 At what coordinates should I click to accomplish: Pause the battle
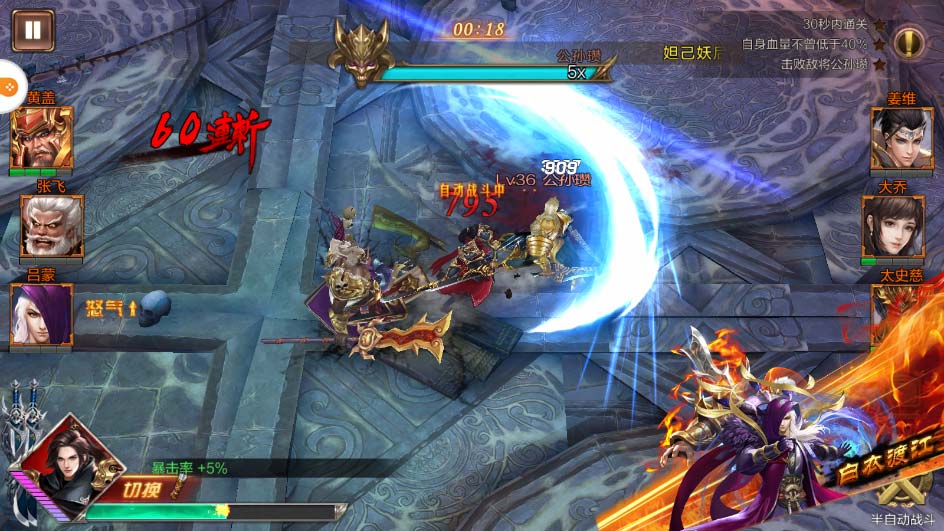[x=33, y=29]
